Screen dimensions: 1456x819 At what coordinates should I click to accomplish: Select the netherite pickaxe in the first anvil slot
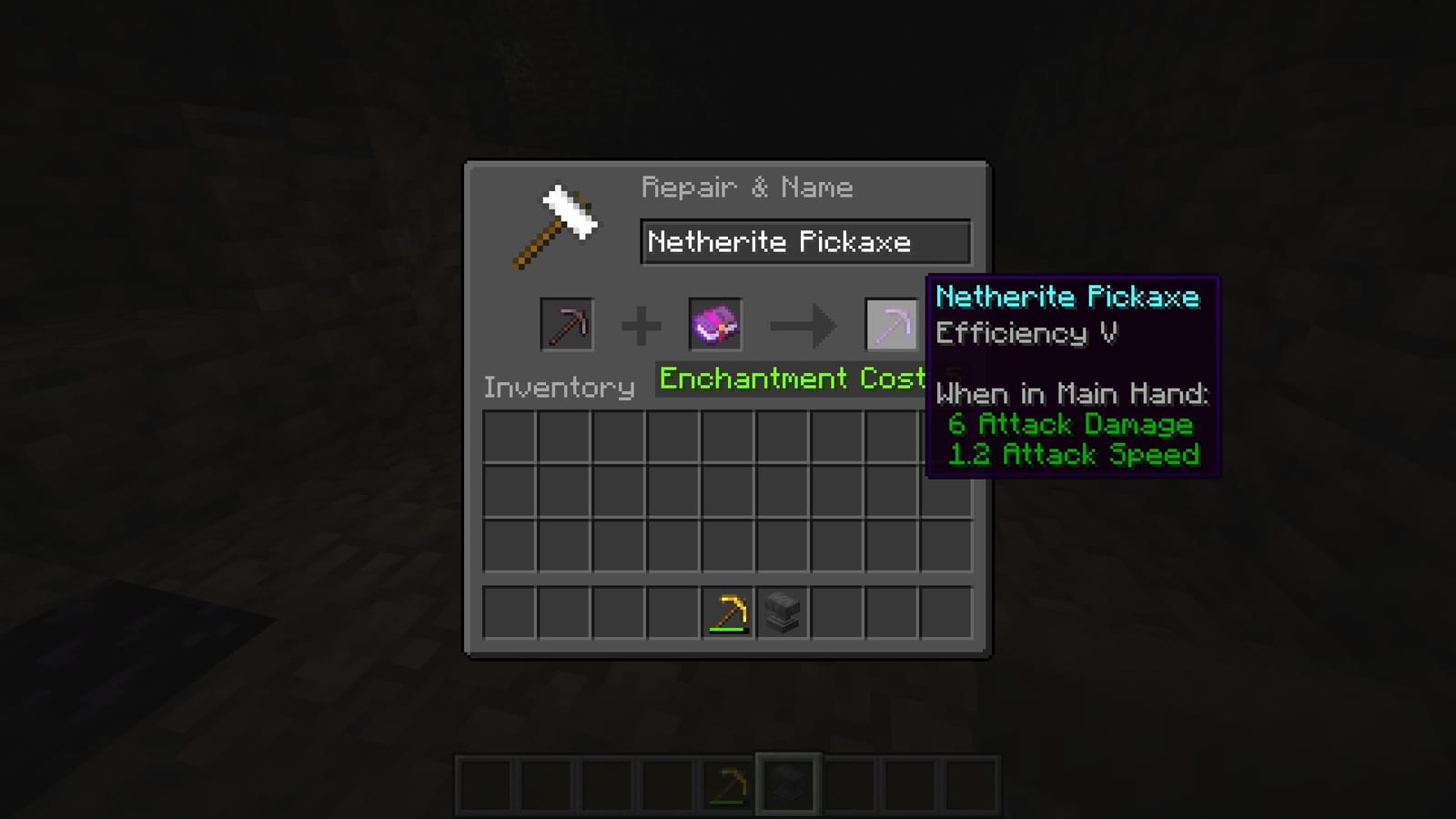[x=566, y=325]
